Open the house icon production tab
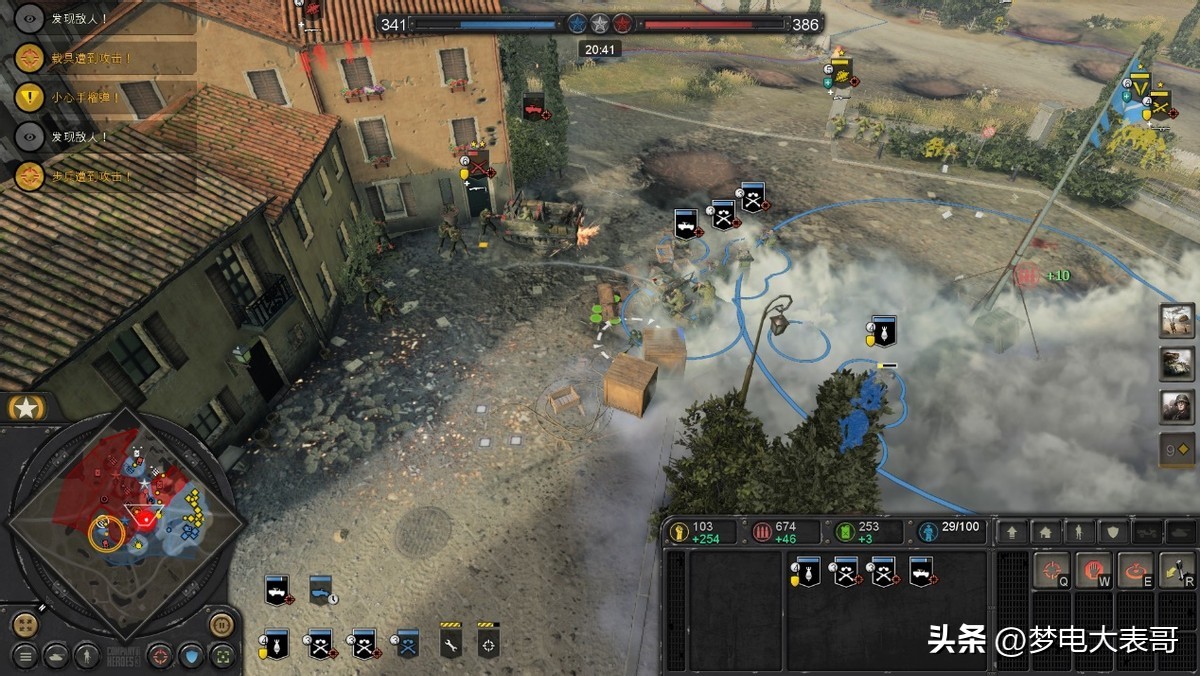The image size is (1200, 676). 1045,532
